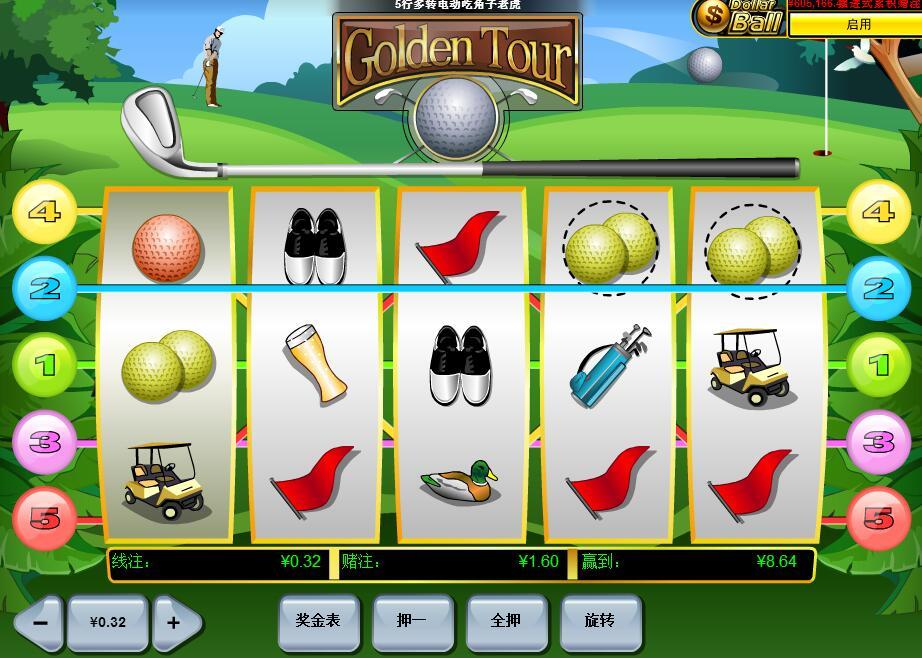This screenshot has height=658, width=922.
Task: Select the pink payline 3 marker on the right
Action: pos(878,441)
